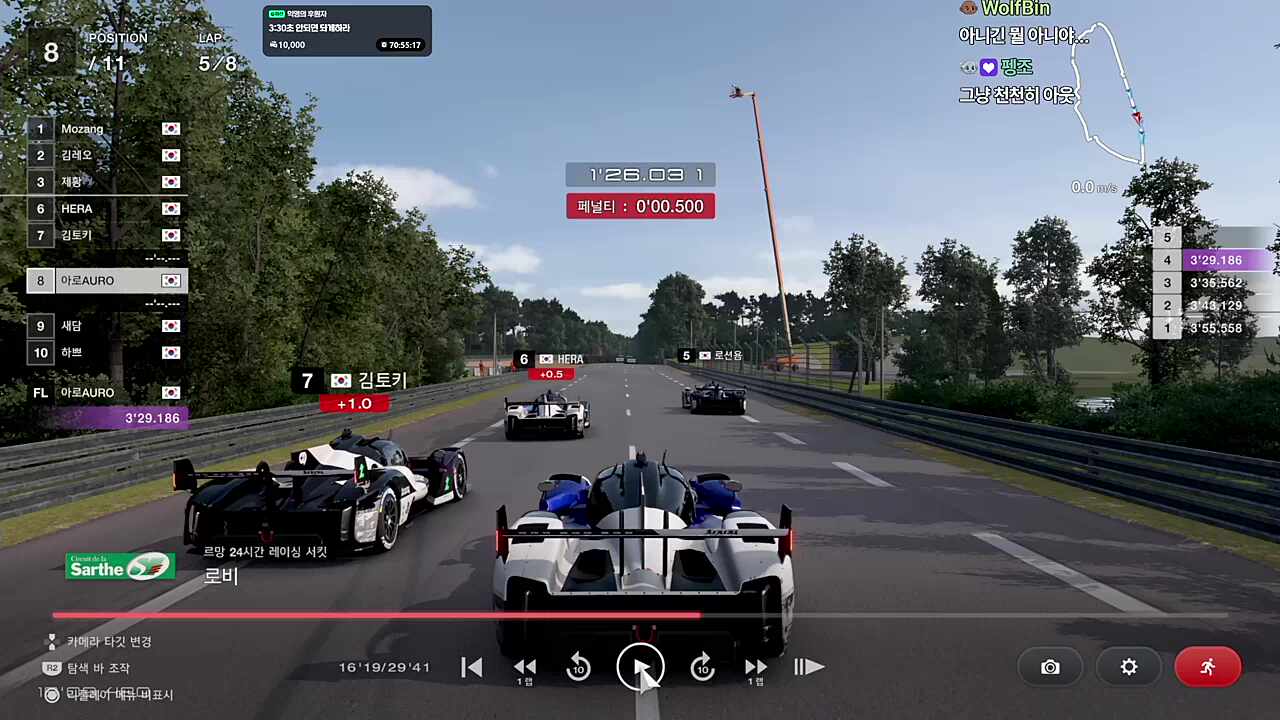Rewind the replay by one lap
The image size is (1280, 720).
(x=525, y=667)
